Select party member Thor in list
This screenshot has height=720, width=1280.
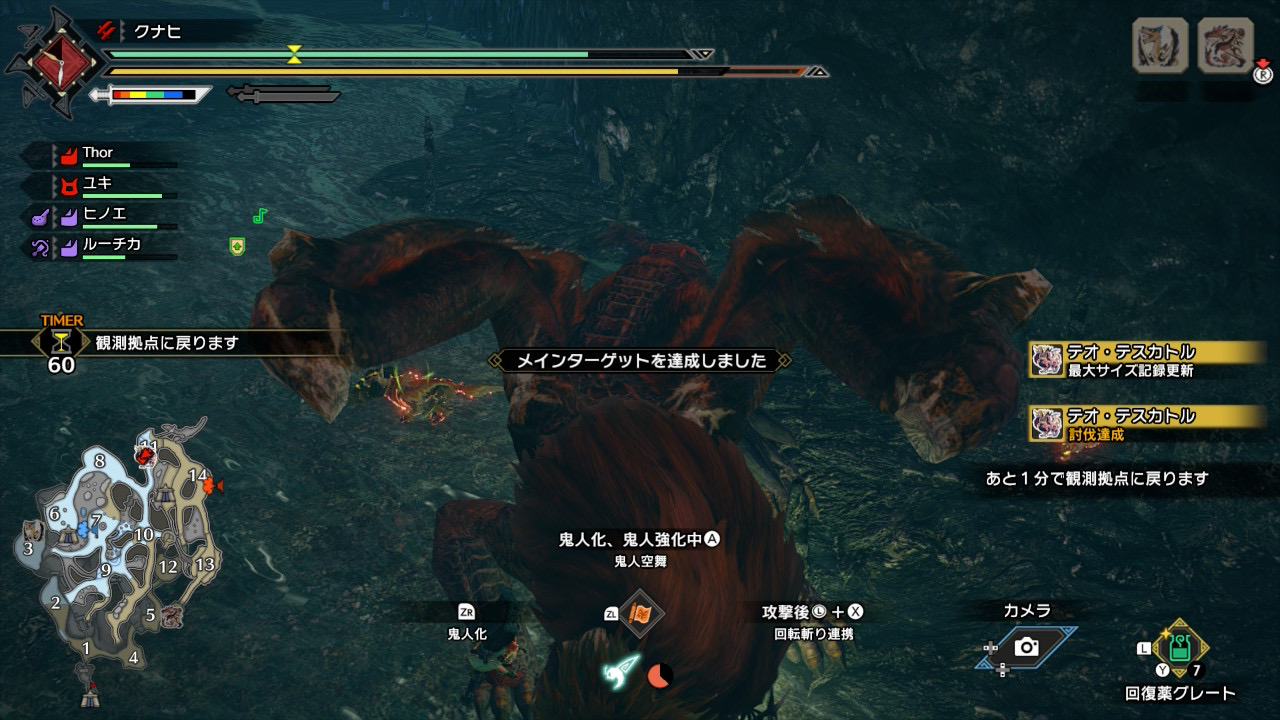tap(98, 154)
